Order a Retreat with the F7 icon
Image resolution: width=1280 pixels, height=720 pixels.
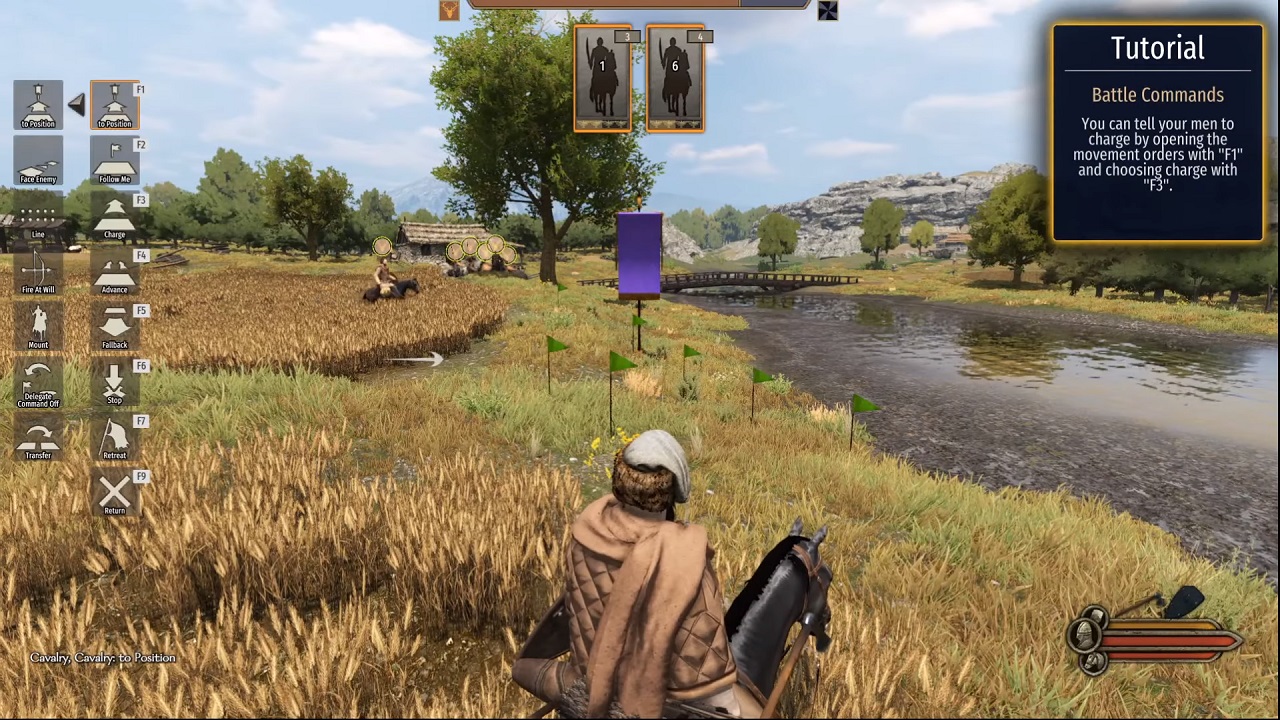114,438
